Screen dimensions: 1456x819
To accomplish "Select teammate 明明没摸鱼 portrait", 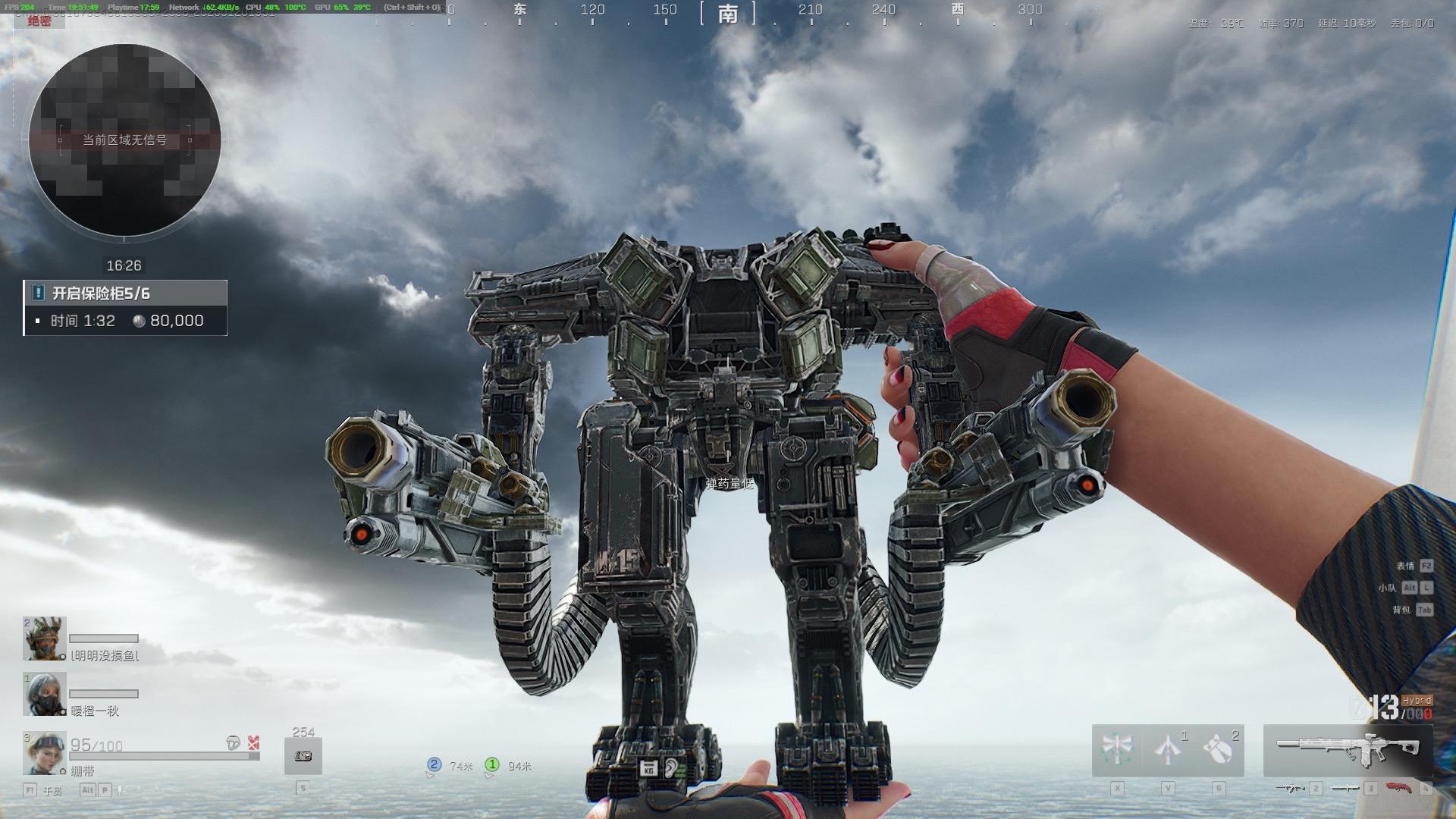I will (x=45, y=639).
